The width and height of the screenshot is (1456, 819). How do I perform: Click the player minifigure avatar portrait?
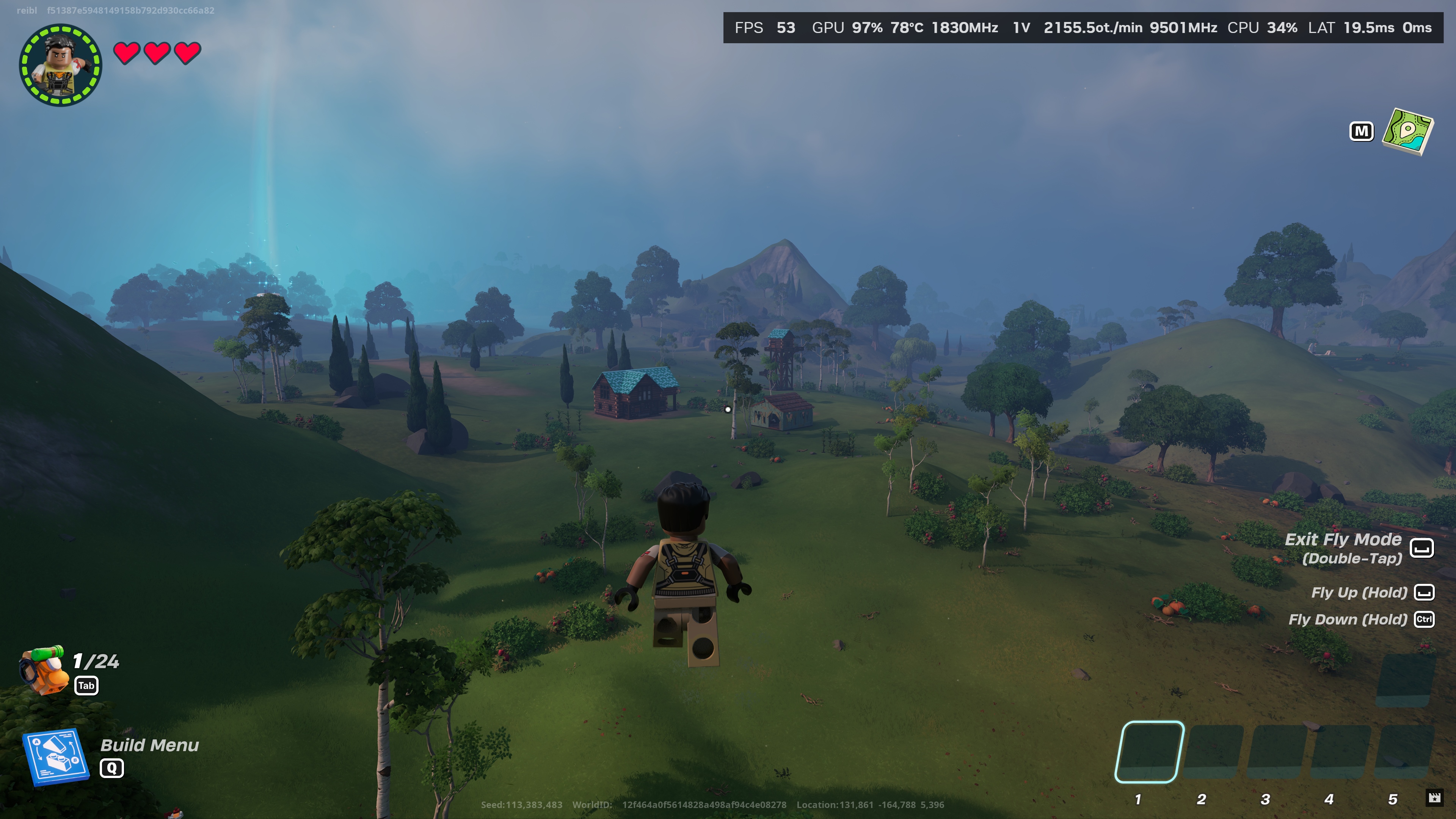61,64
